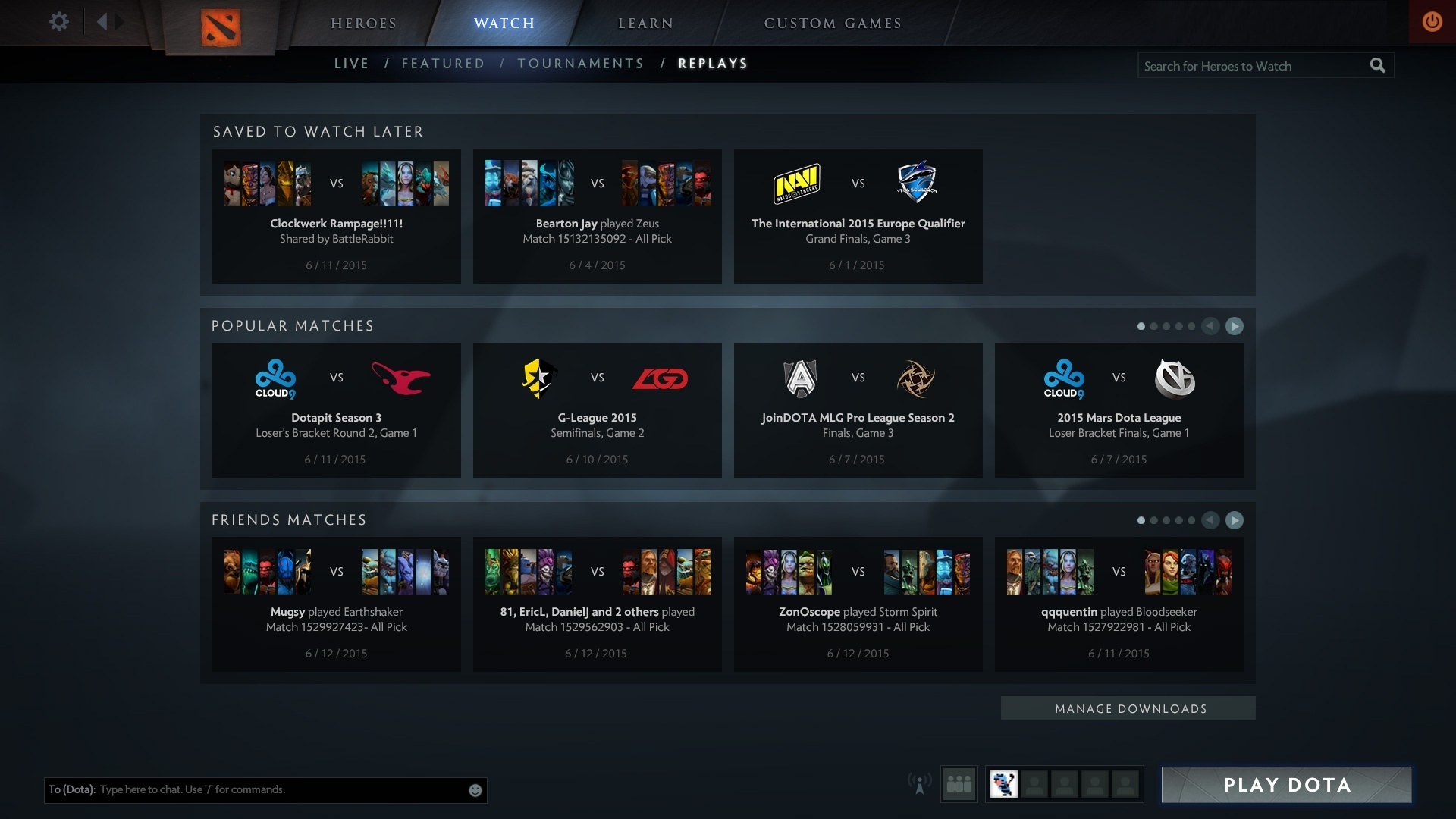1456x819 pixels.
Task: Advance Friends Matches with the next arrow
Action: coord(1235,521)
